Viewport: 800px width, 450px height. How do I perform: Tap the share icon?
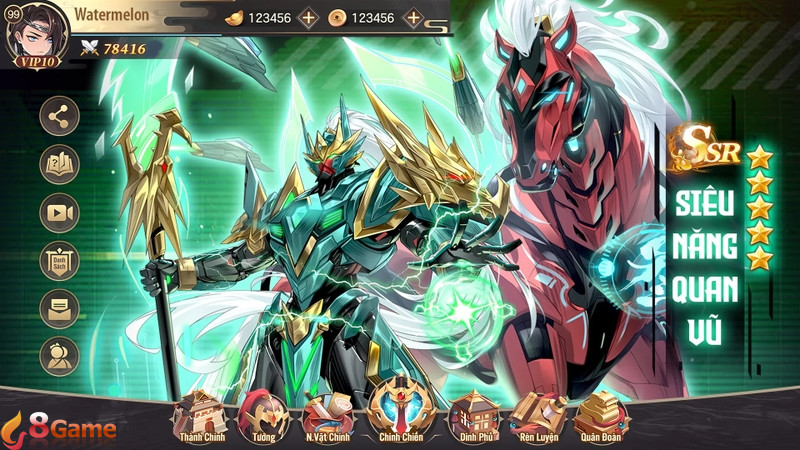point(59,116)
